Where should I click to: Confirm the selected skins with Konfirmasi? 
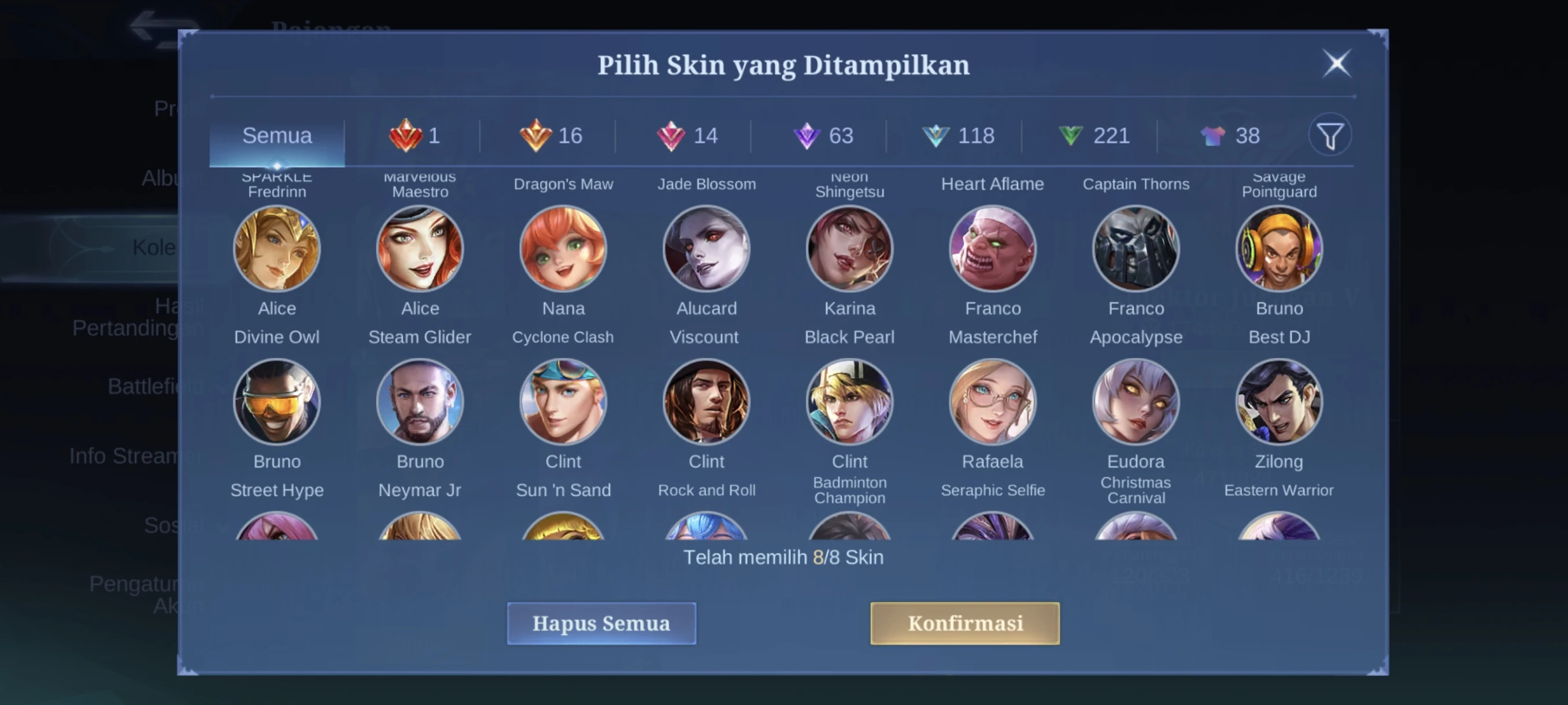964,623
